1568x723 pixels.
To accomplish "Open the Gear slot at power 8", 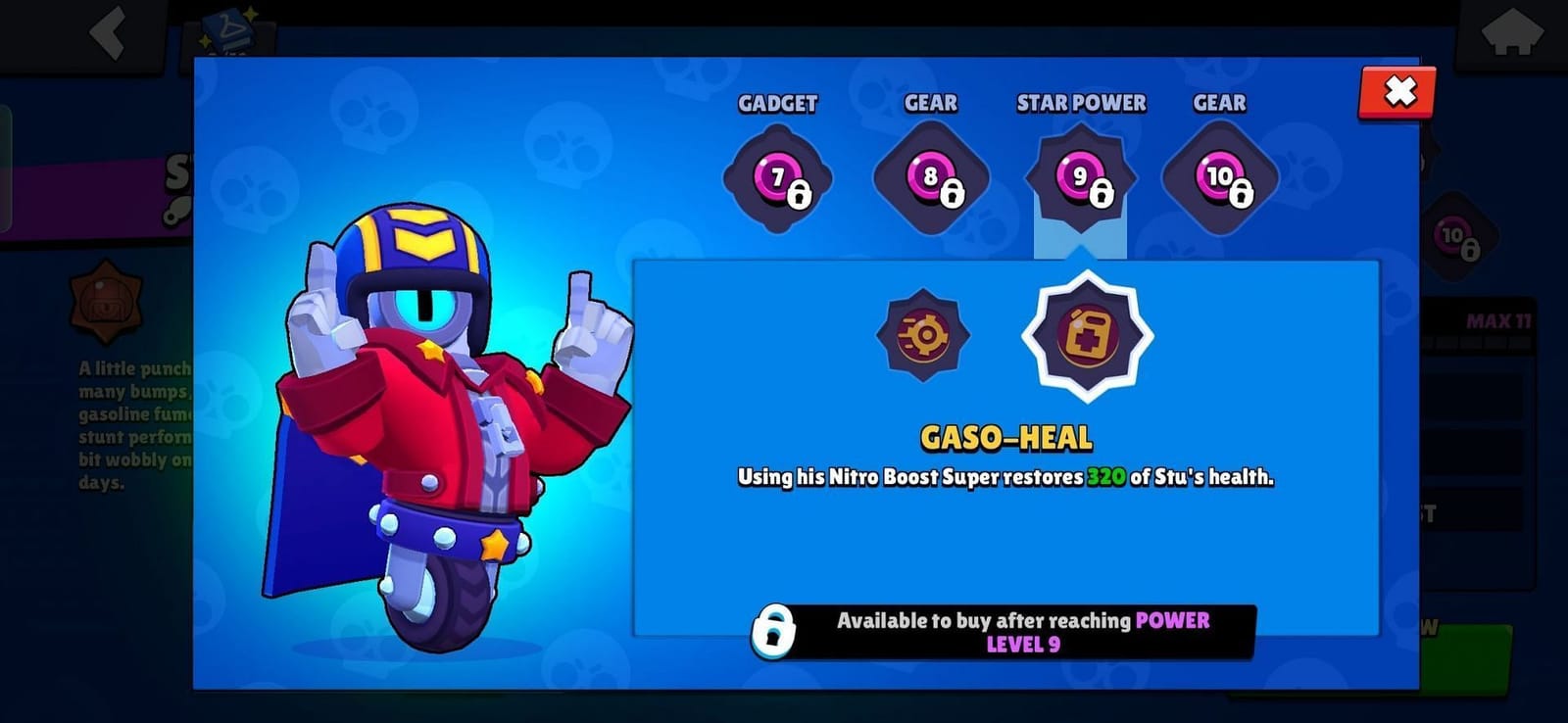I will pos(929,176).
